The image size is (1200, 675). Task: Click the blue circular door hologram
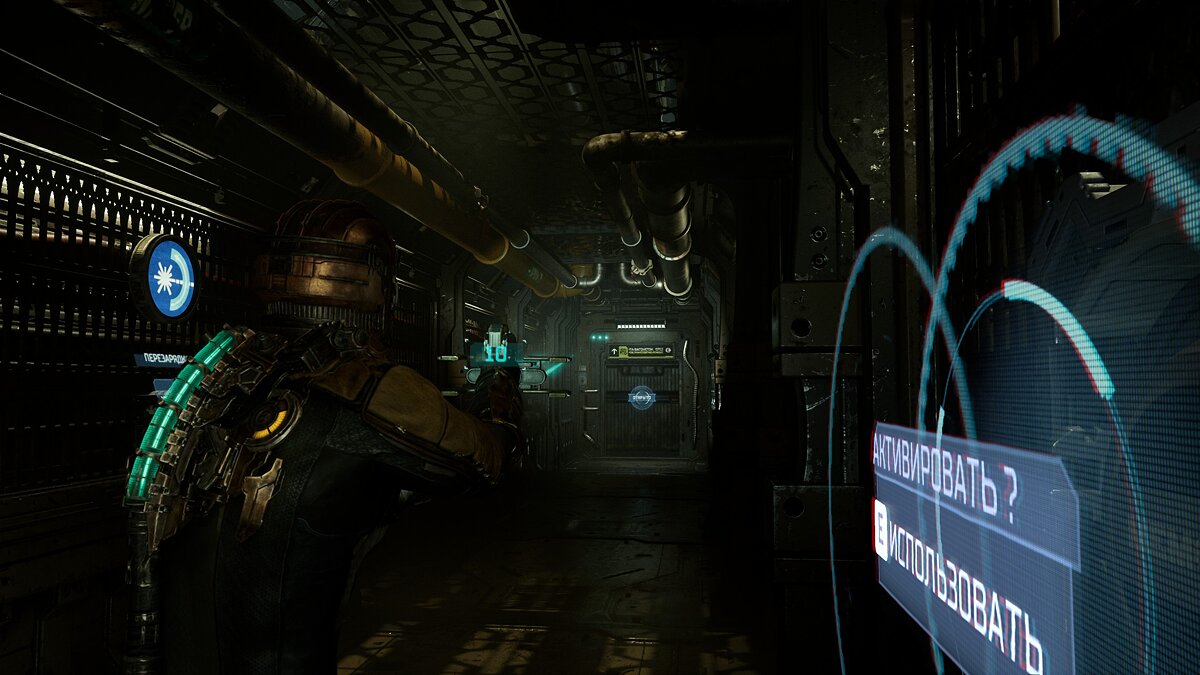(641, 397)
